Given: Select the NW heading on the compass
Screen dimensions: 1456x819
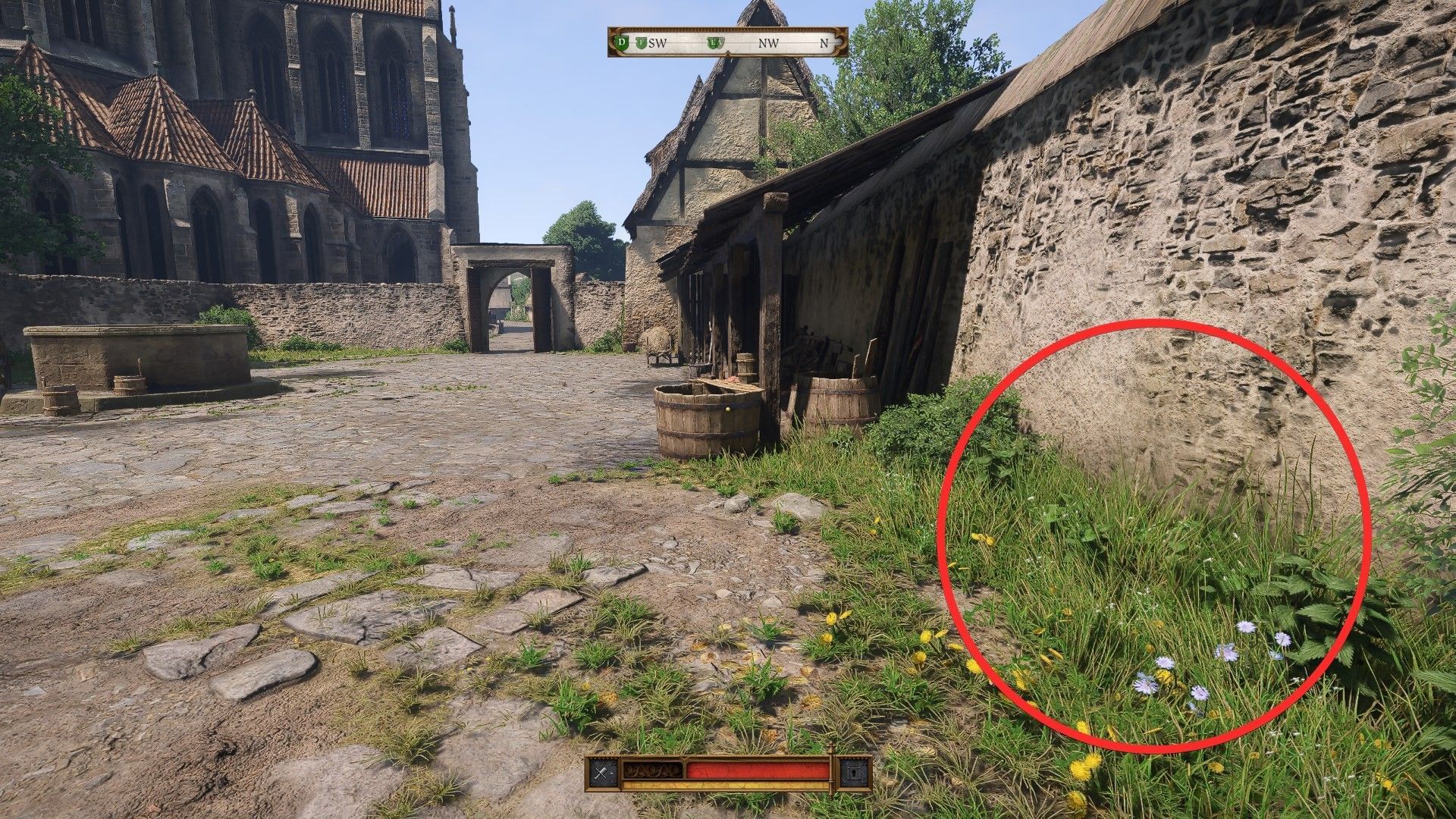Looking at the screenshot, I should click(x=769, y=43).
